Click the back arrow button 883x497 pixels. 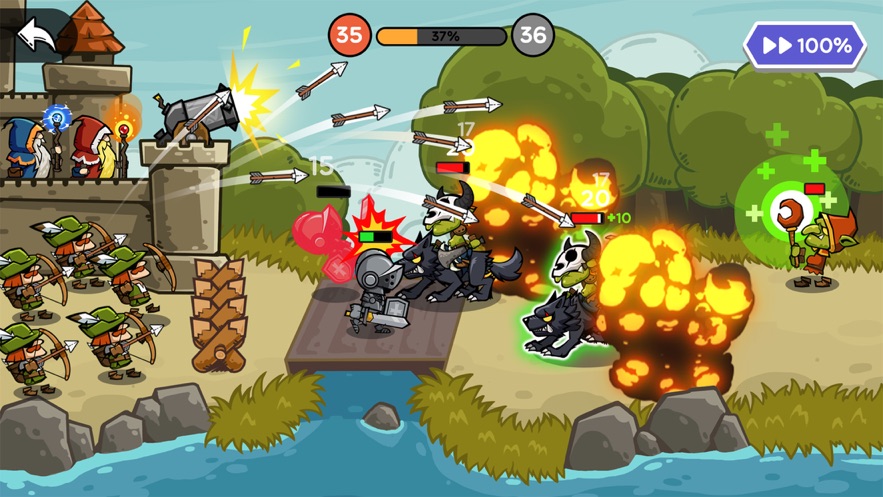[x=37, y=35]
